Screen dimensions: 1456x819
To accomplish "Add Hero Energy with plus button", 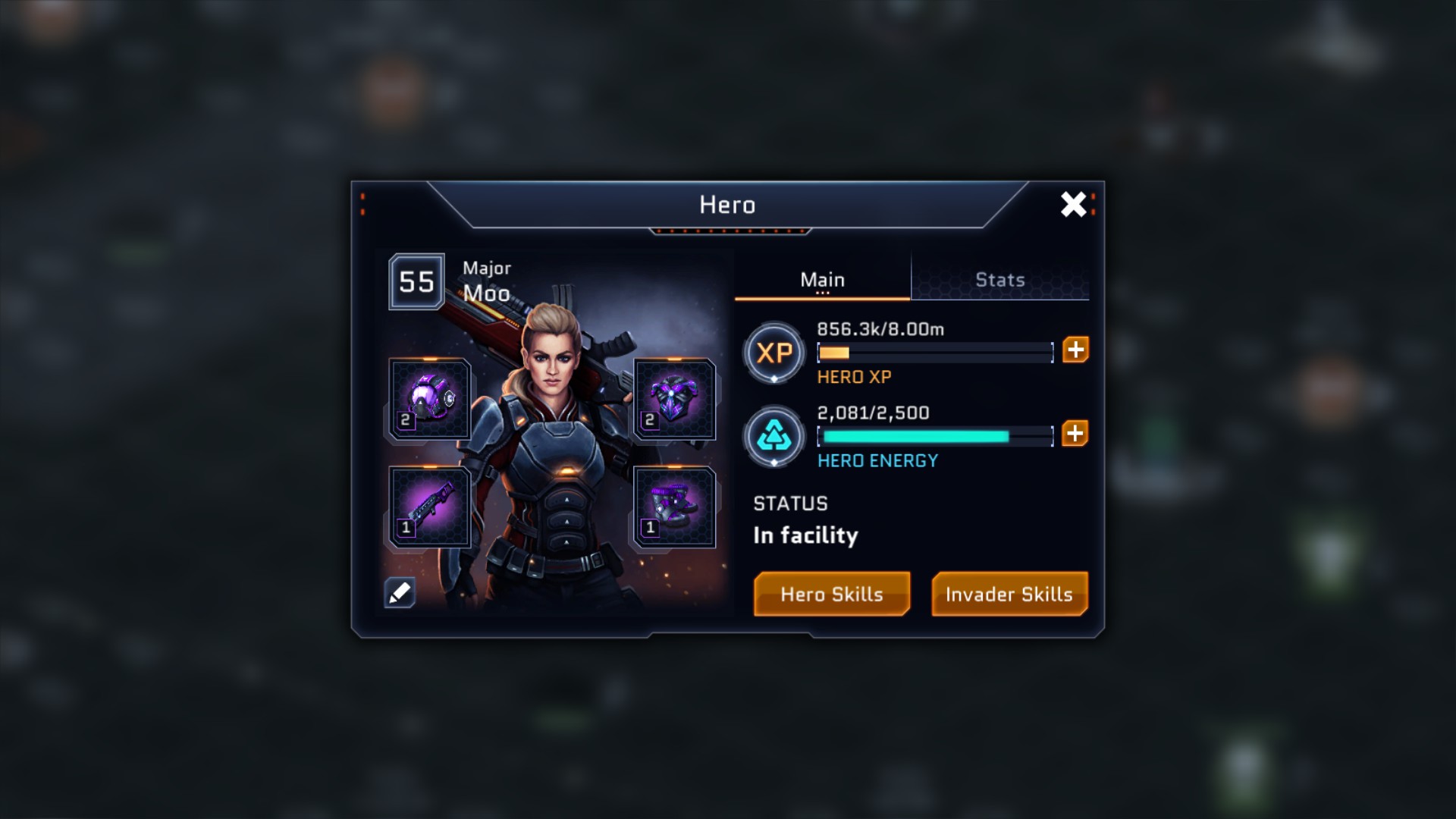I will click(1075, 433).
